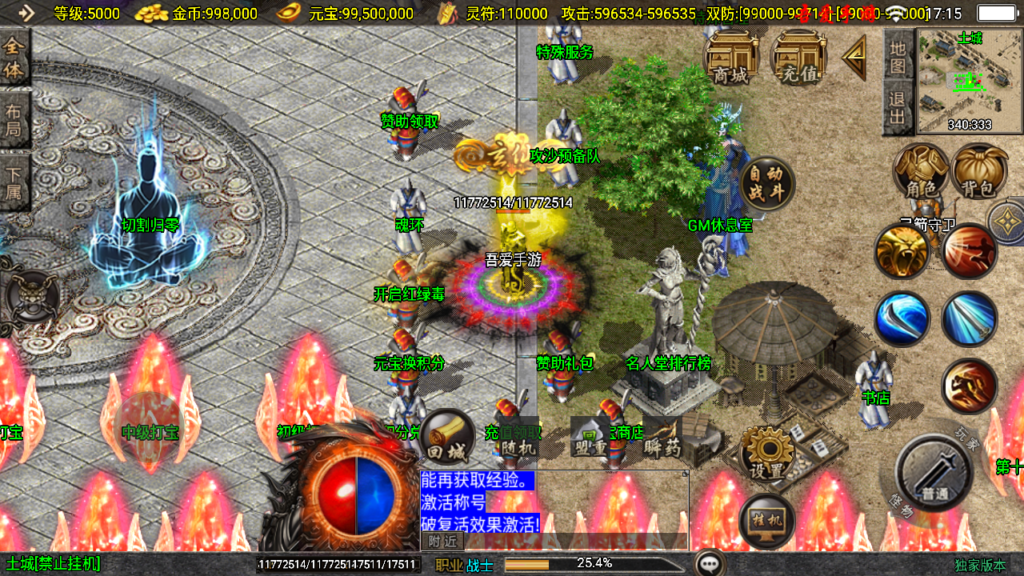
Task: Select the 下属 tab
Action: 14,176
